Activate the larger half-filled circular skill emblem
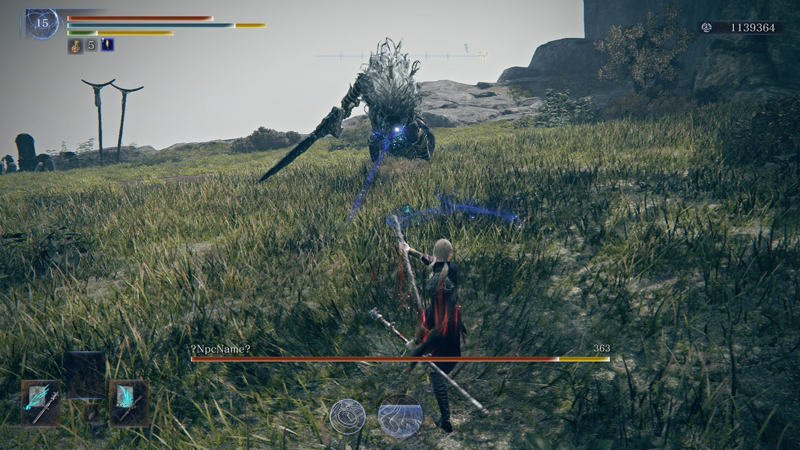The height and width of the screenshot is (450, 800). [400, 416]
